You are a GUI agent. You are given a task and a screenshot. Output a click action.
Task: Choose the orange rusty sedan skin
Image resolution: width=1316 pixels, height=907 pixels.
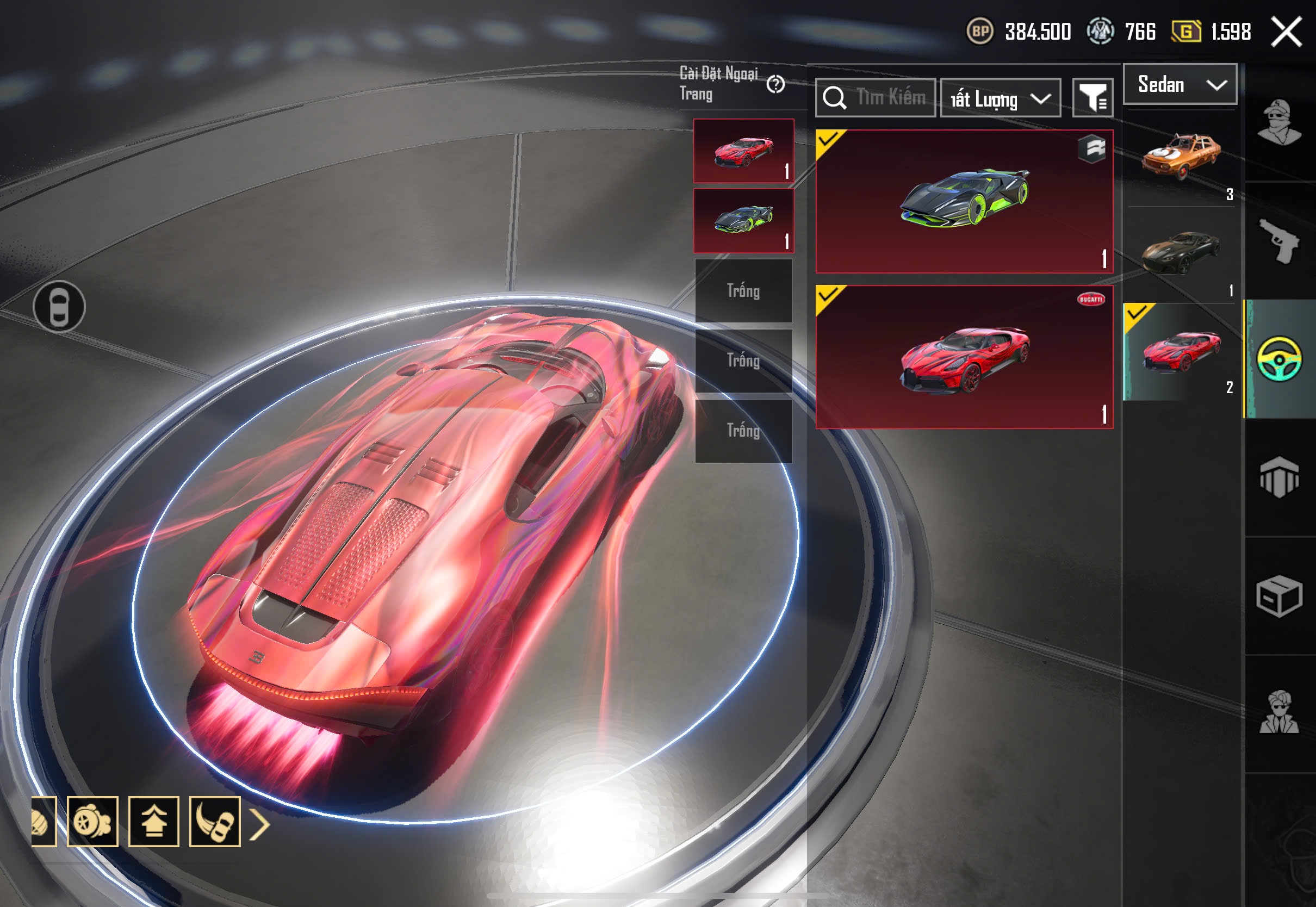pos(1181,157)
